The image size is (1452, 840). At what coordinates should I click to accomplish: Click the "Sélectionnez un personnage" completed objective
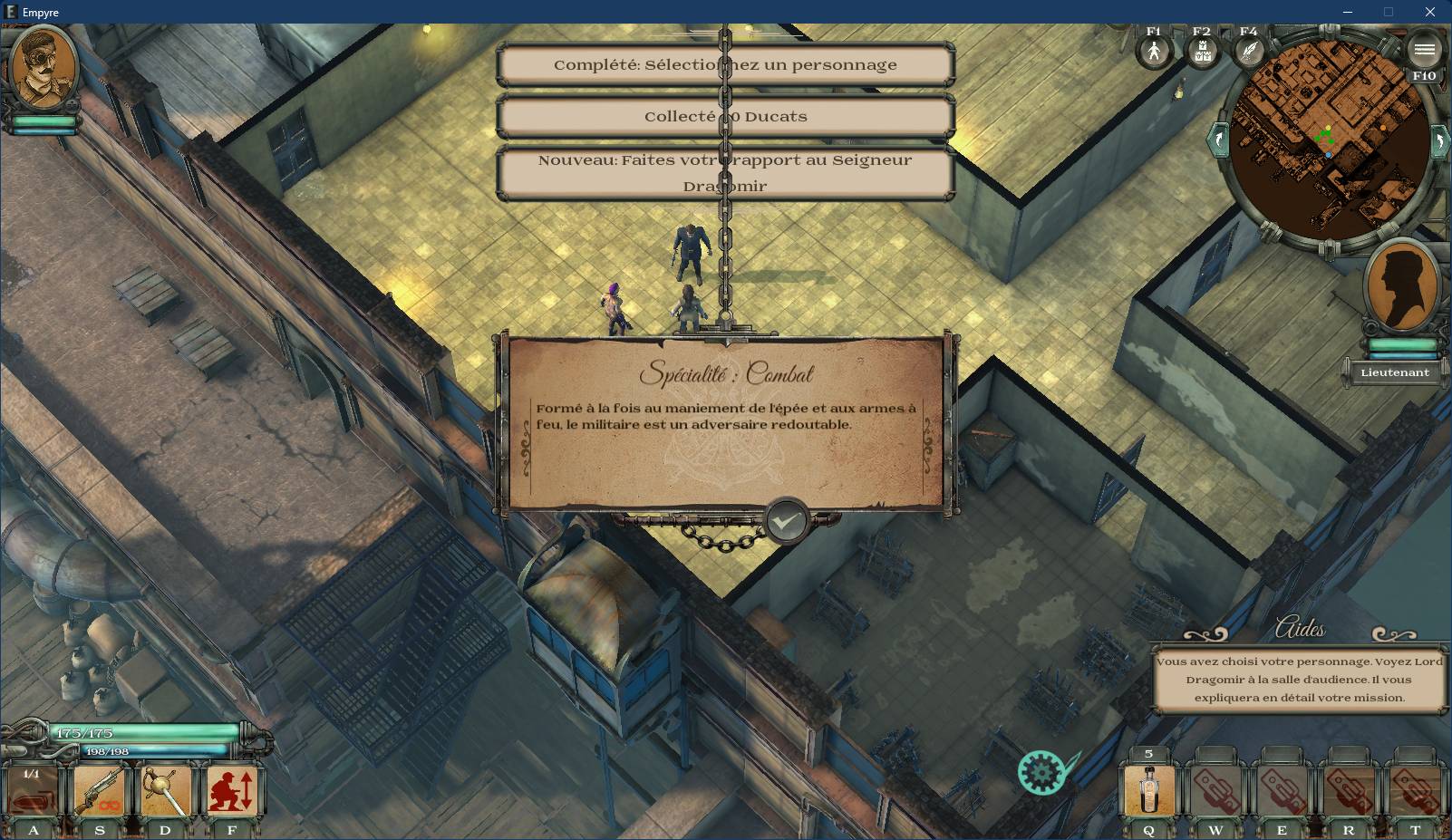point(725,65)
